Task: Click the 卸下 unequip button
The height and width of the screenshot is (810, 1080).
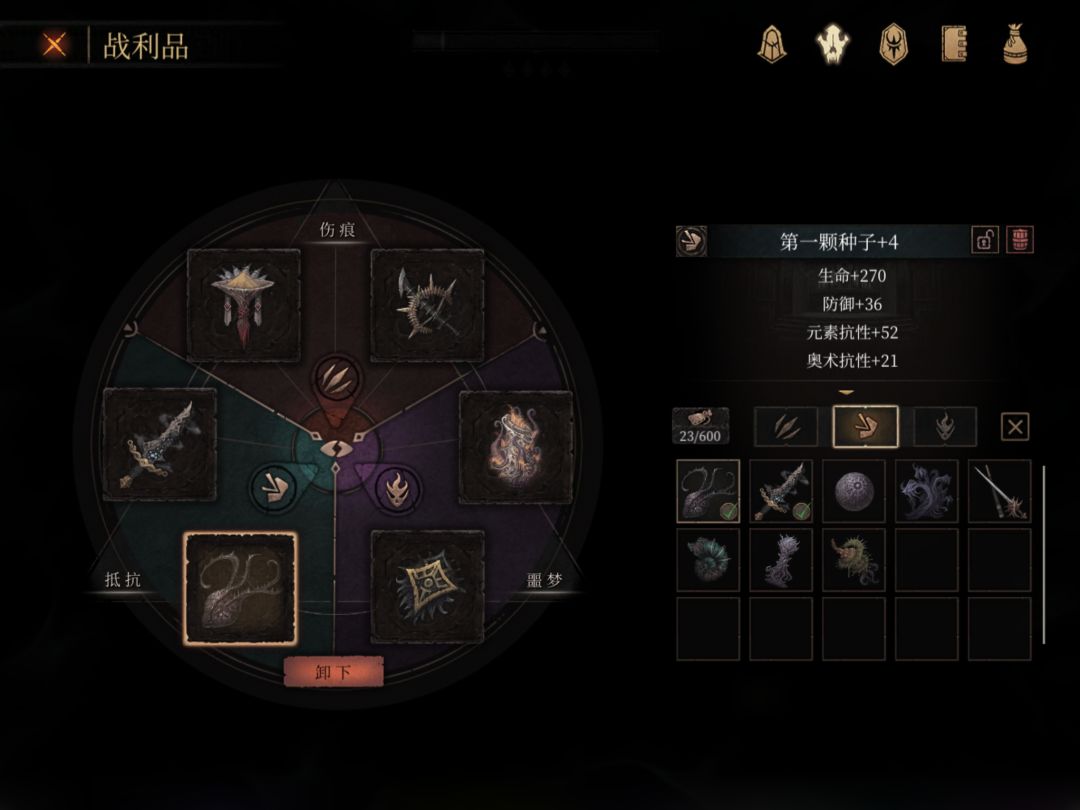Action: coord(334,672)
